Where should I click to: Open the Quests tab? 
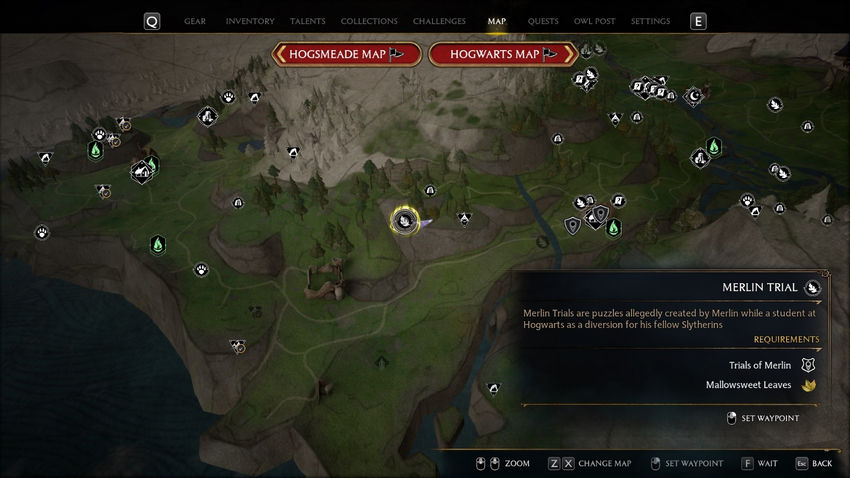click(543, 21)
